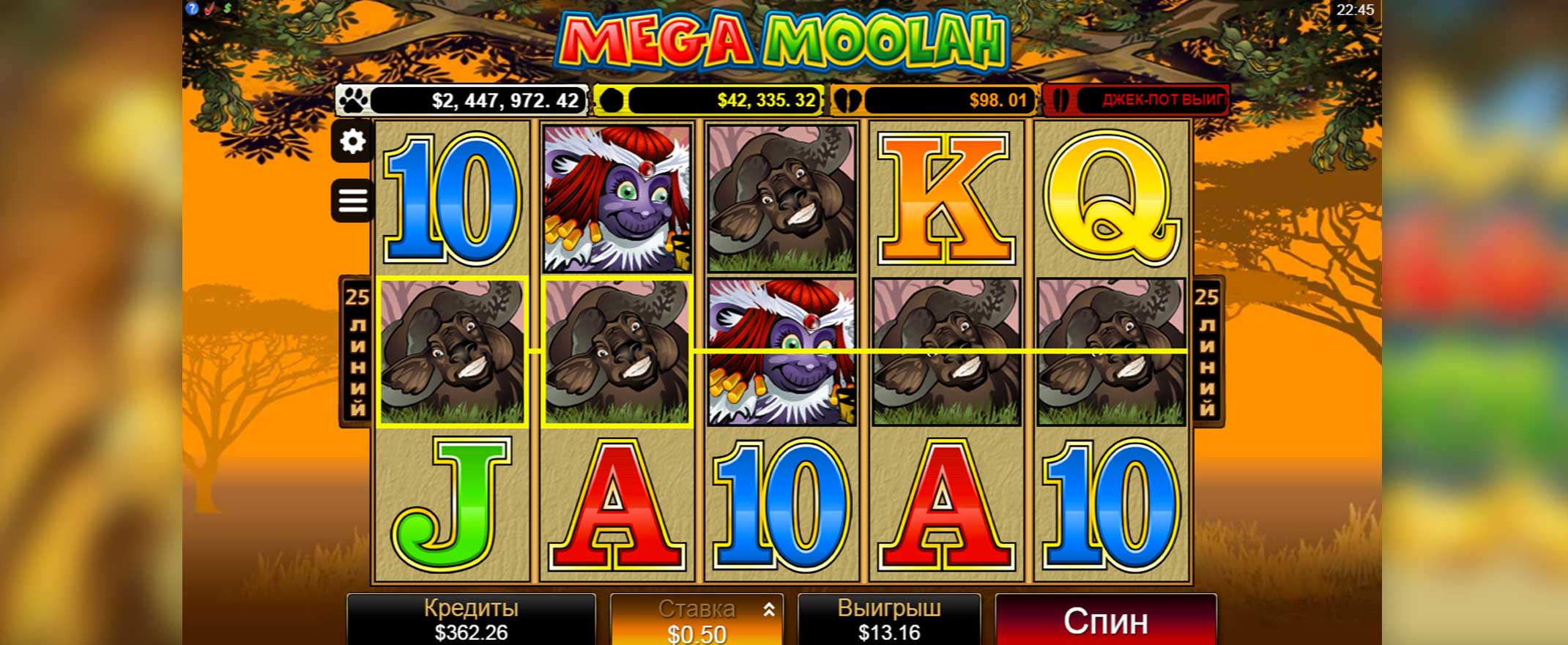Select the right 25 линий tab
Screen dimensions: 1568x645
tap(1208, 351)
